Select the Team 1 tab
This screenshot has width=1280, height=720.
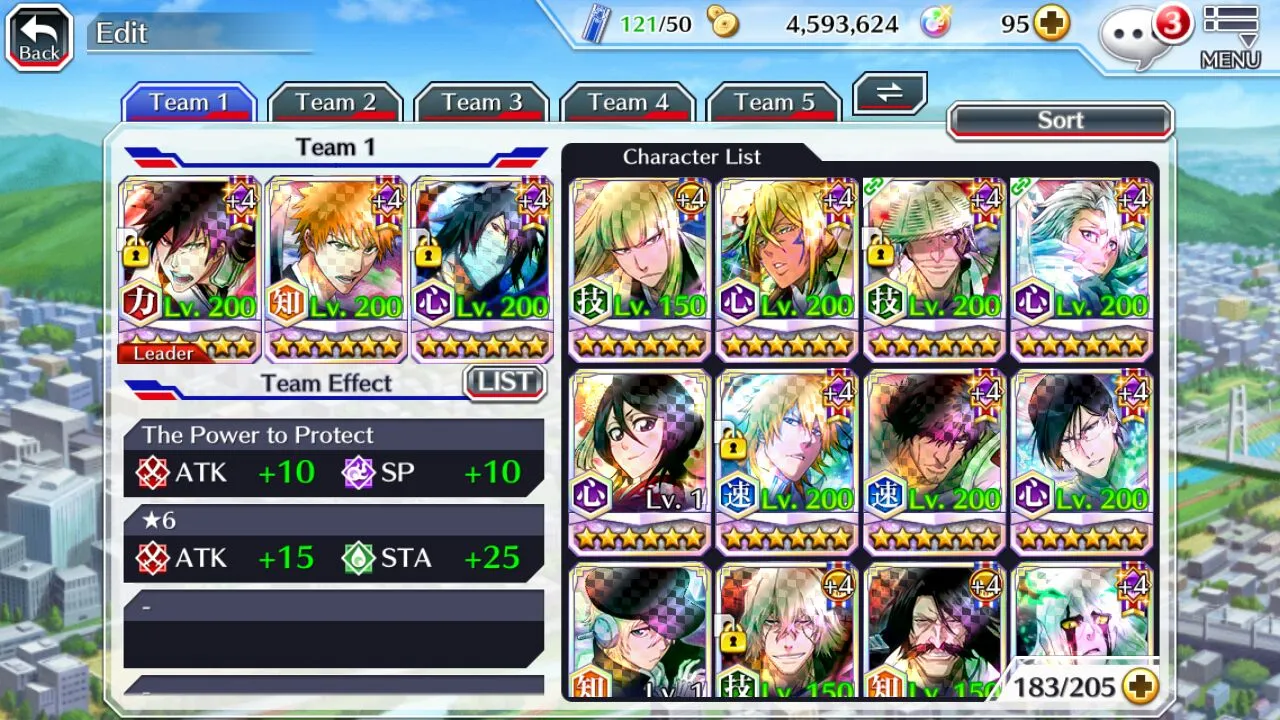tap(189, 103)
